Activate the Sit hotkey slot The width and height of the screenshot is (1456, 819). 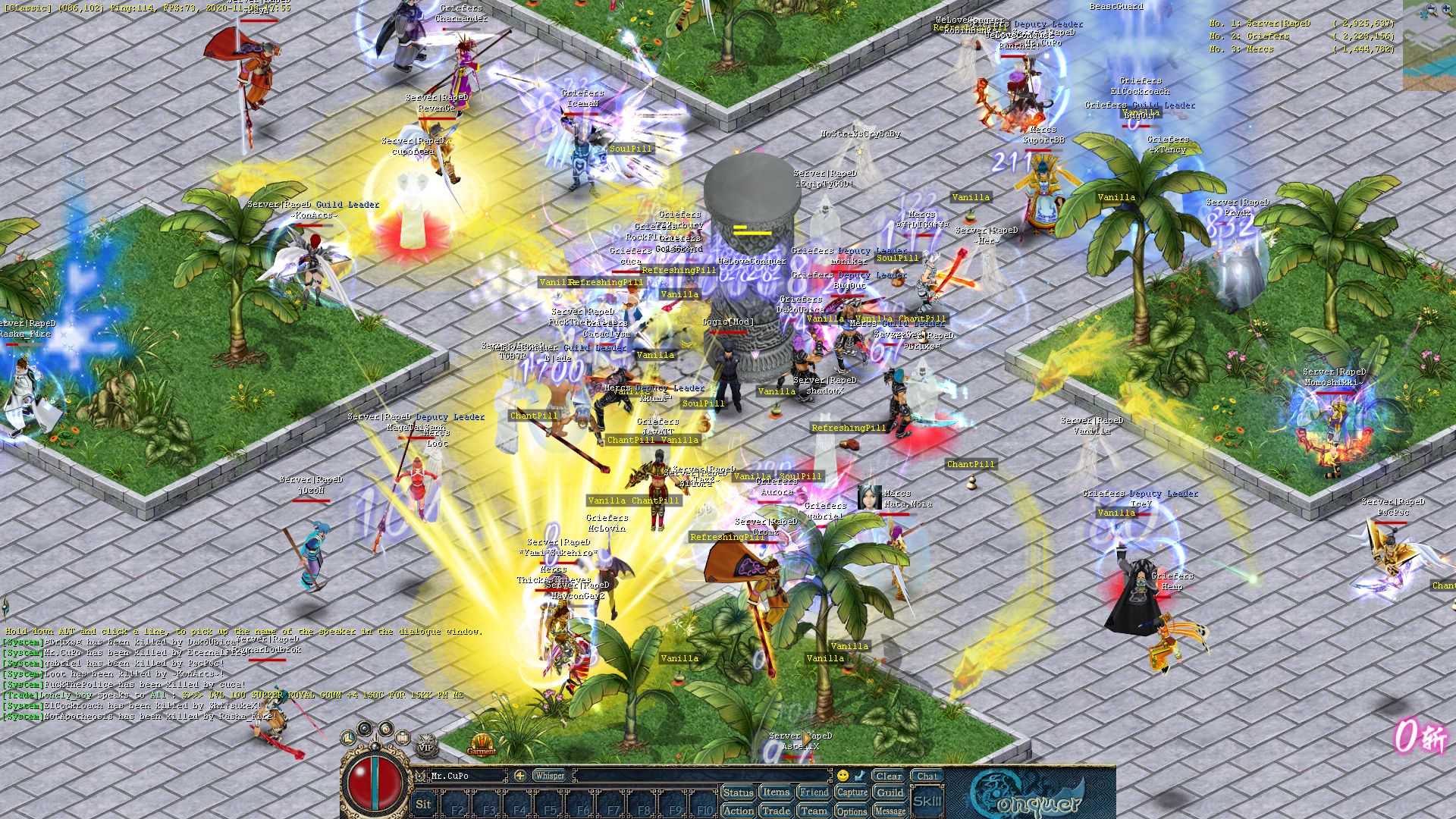tap(423, 805)
